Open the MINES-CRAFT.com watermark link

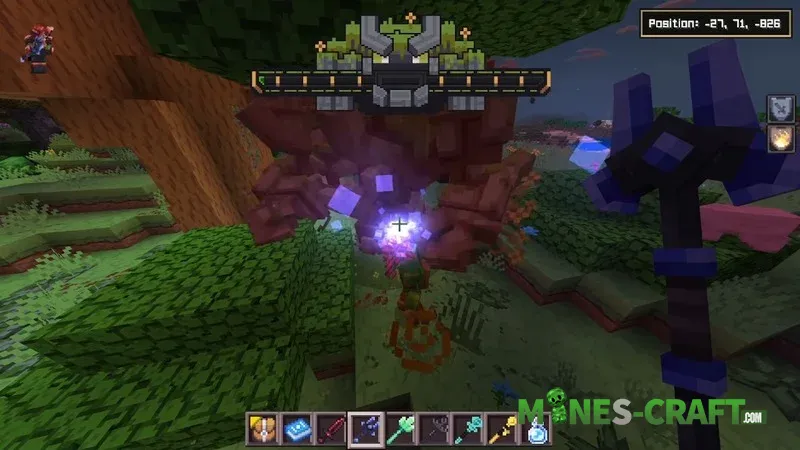[x=642, y=412]
